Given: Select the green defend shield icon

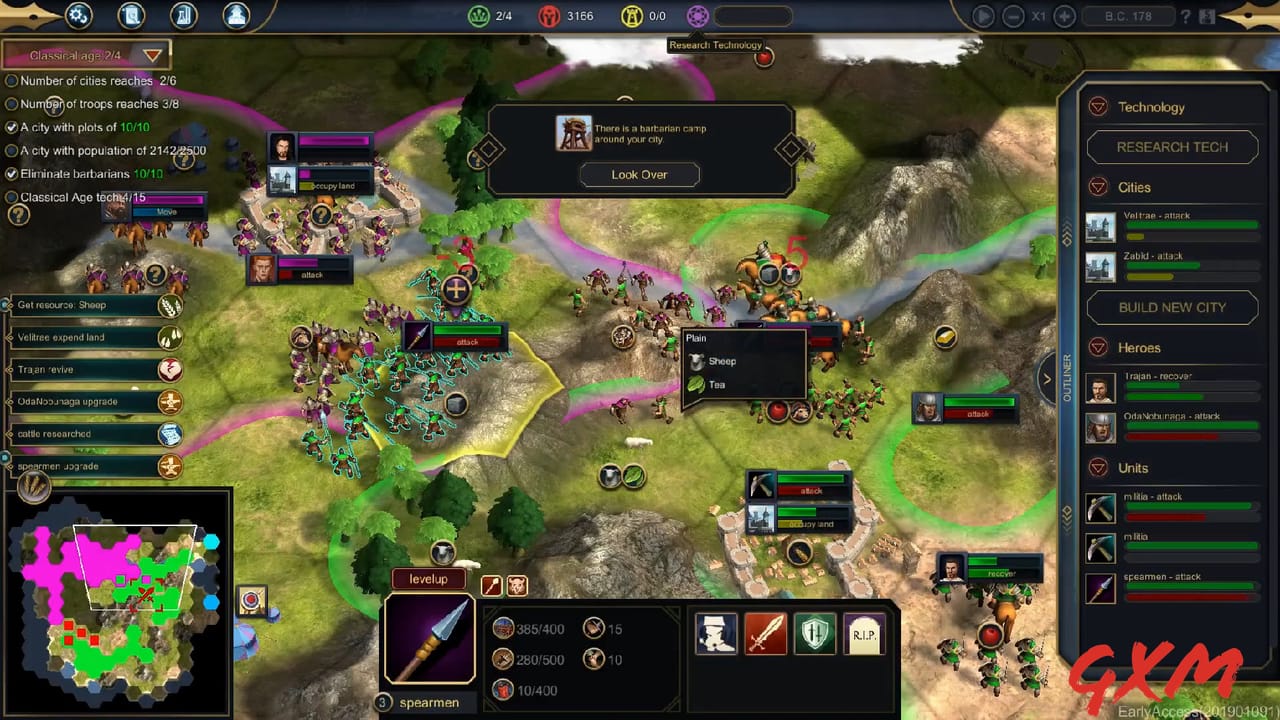Looking at the screenshot, I should click(x=814, y=632).
